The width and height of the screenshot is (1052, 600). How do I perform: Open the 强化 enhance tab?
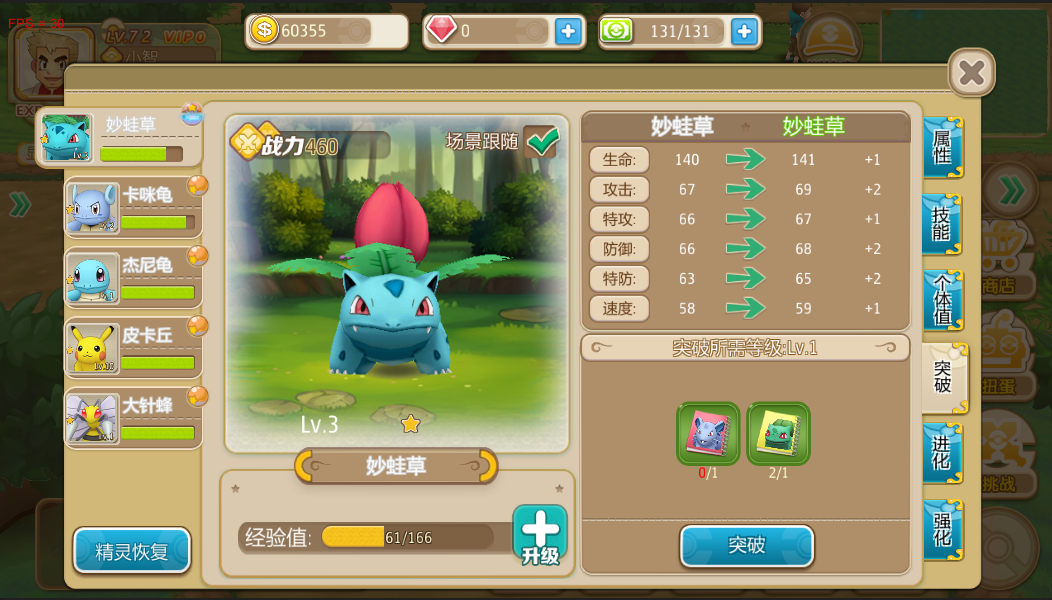[941, 529]
